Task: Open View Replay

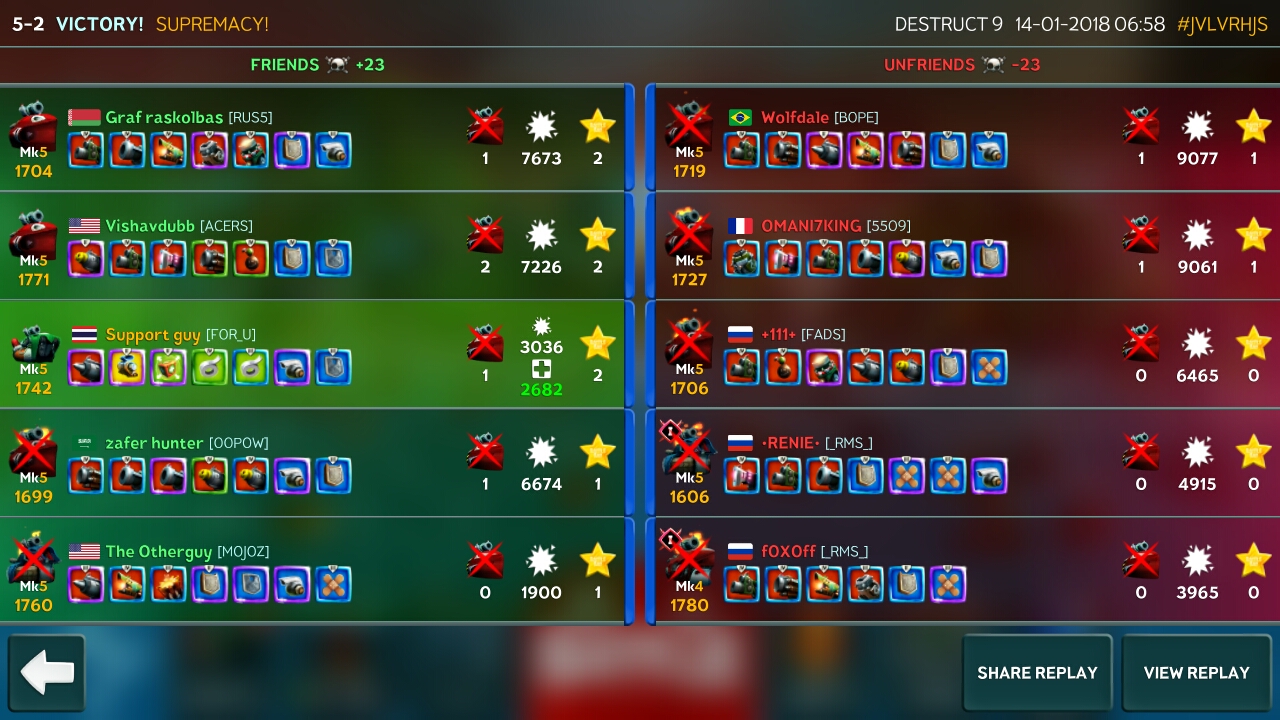Action: [1196, 673]
